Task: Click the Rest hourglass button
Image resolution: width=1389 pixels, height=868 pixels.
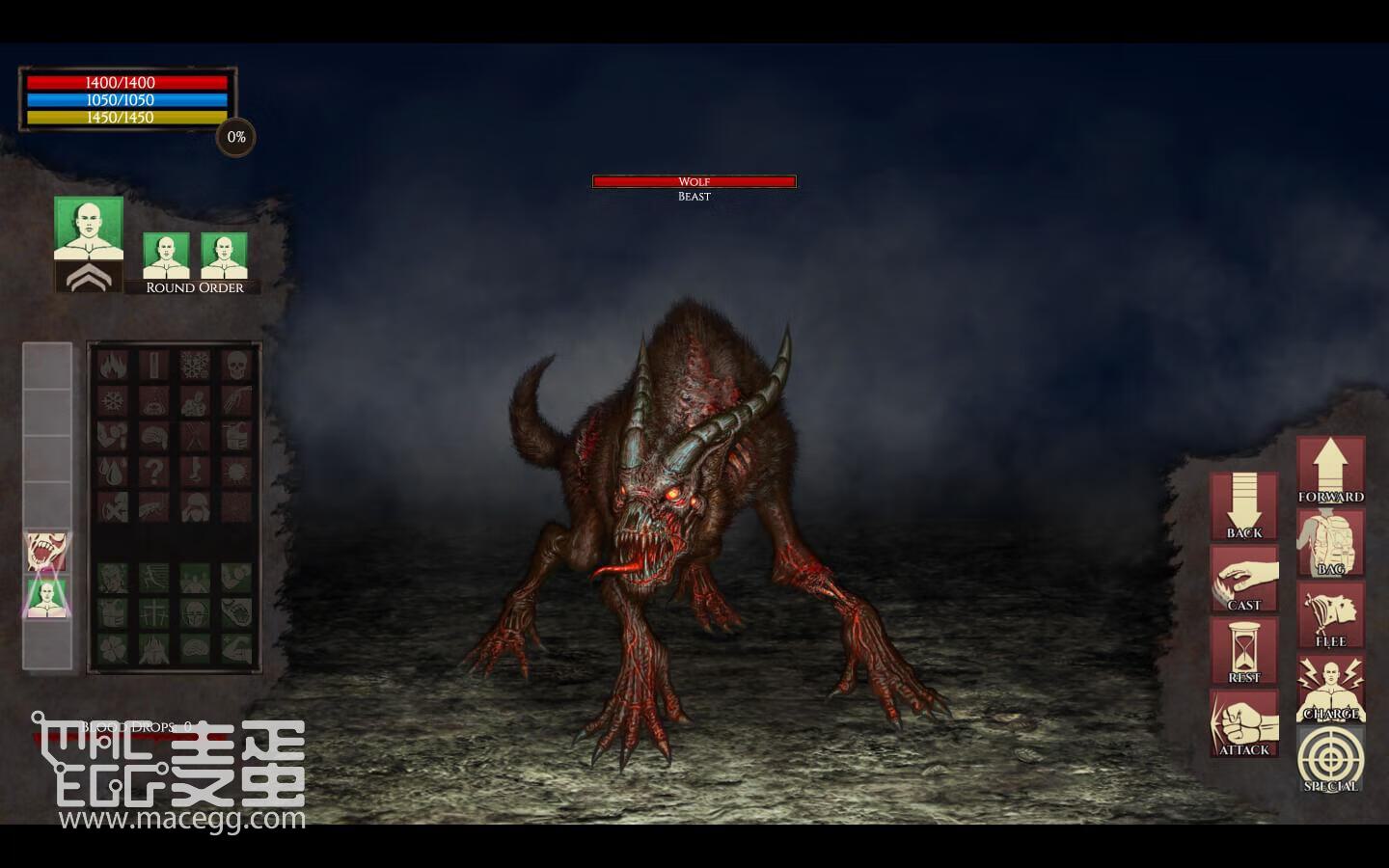Action: pyautogui.click(x=1243, y=651)
